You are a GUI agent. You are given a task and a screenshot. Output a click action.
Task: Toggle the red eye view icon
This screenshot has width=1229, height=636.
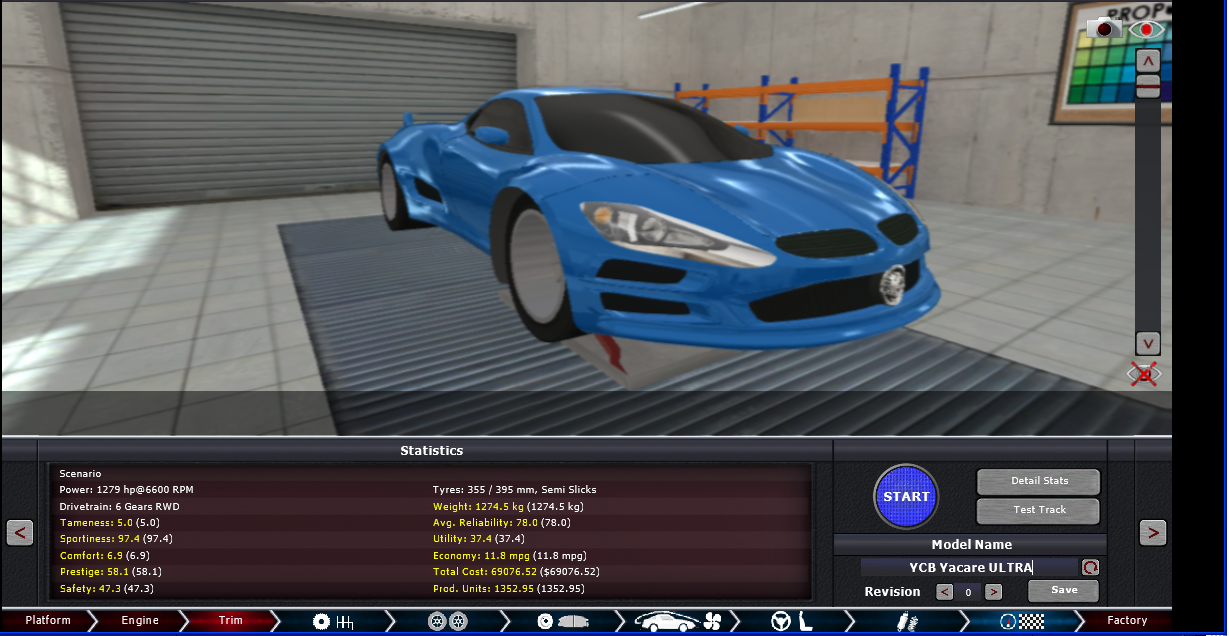[x=1147, y=29]
